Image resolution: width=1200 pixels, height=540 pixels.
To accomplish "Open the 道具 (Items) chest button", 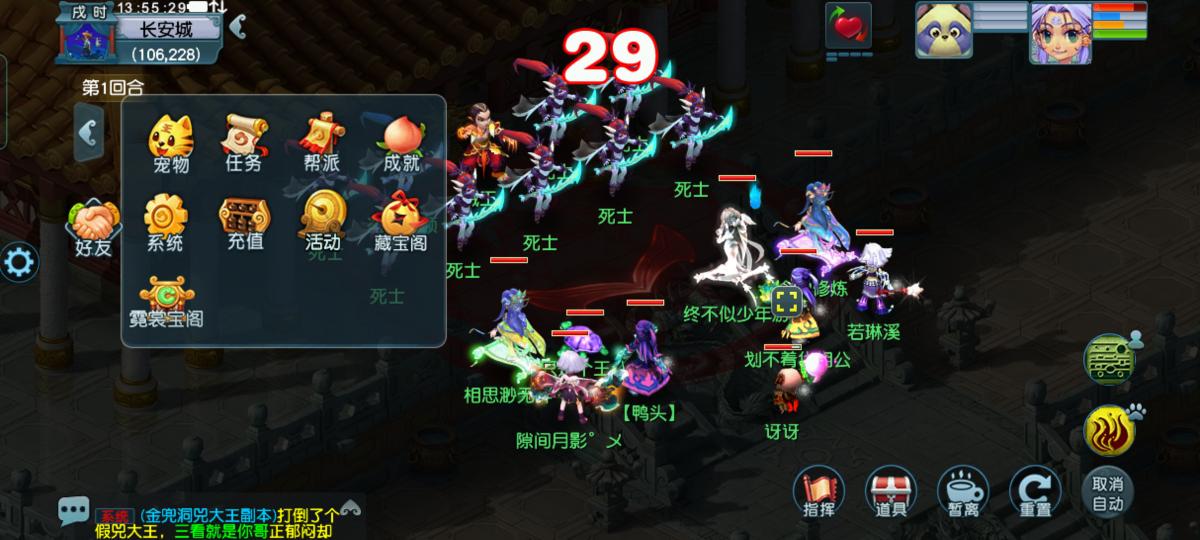I will click(x=889, y=491).
